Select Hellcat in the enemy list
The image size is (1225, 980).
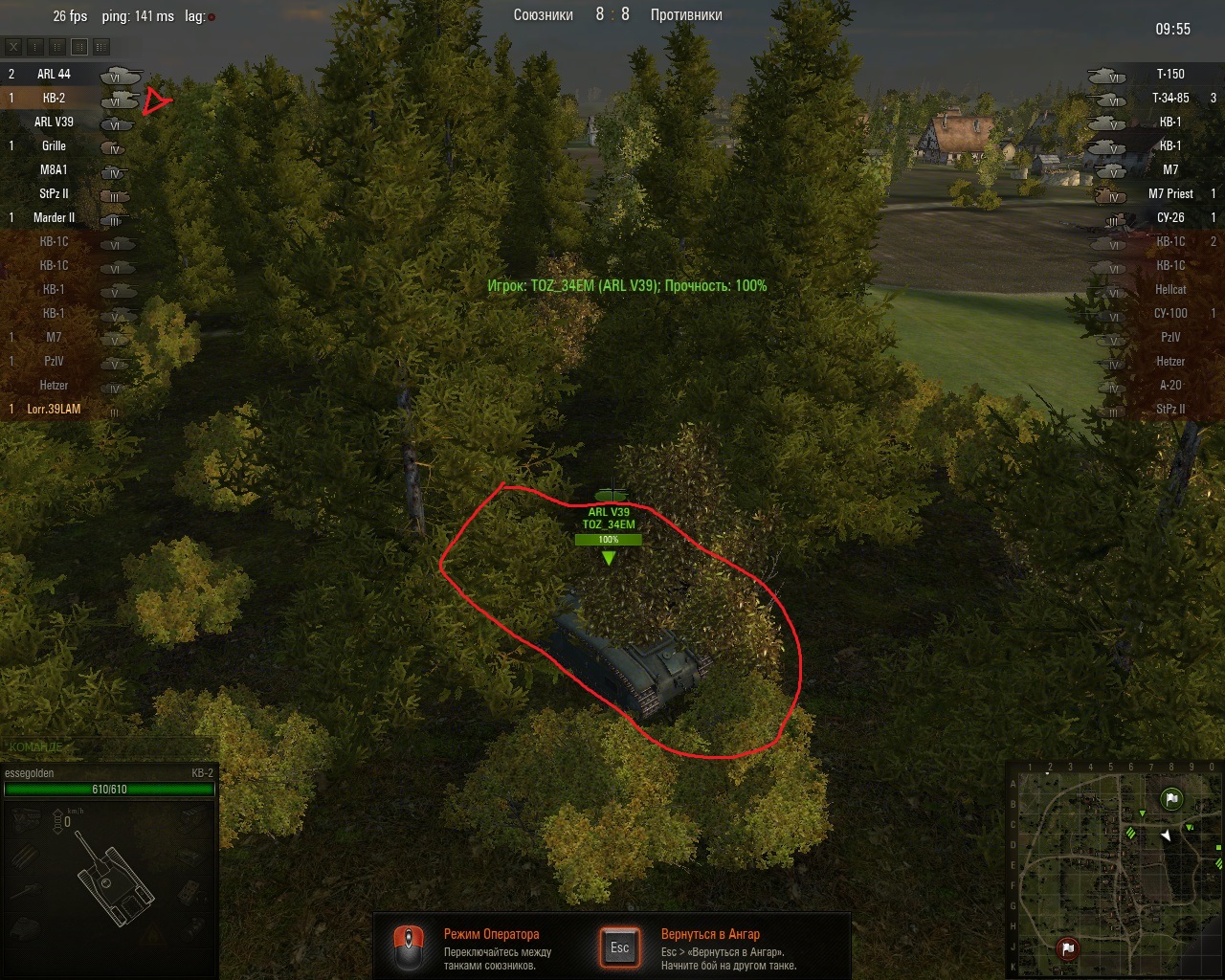point(1169,289)
